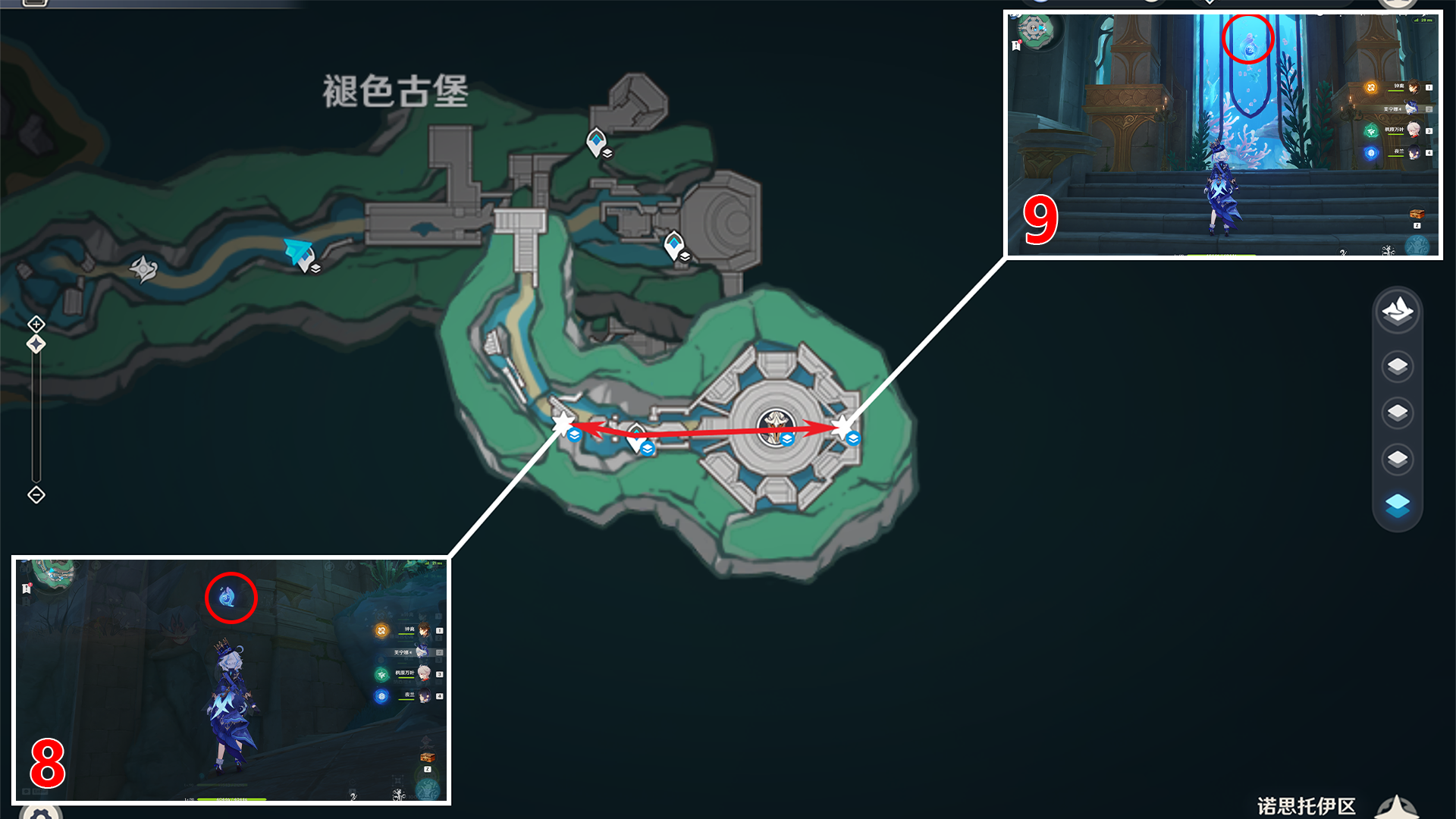Screen dimensions: 1456x819
Task: Click the zoom-out minus control below the slider
Action: pyautogui.click(x=36, y=495)
